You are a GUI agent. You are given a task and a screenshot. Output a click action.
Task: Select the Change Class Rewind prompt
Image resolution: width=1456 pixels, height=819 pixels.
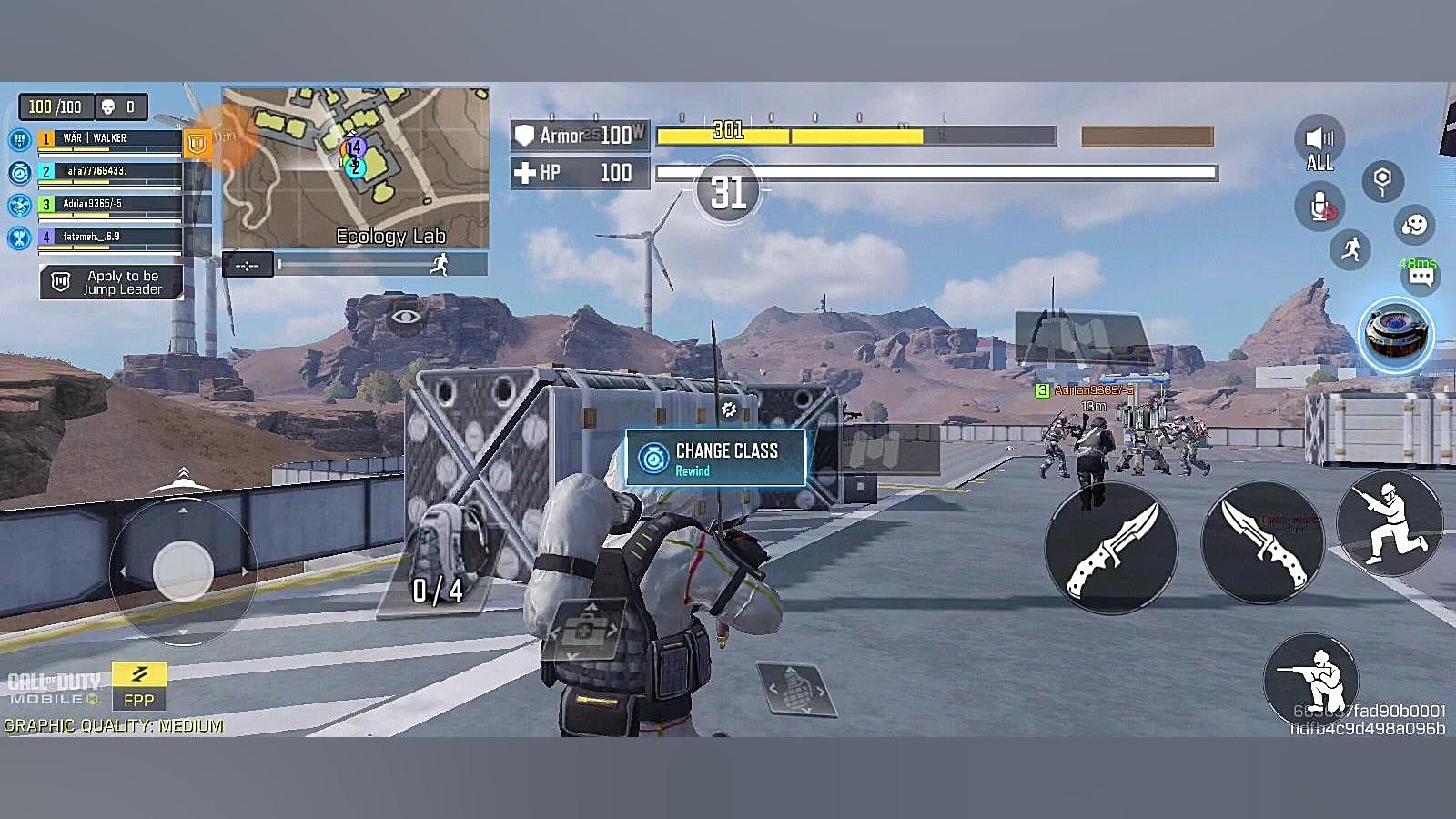(715, 458)
